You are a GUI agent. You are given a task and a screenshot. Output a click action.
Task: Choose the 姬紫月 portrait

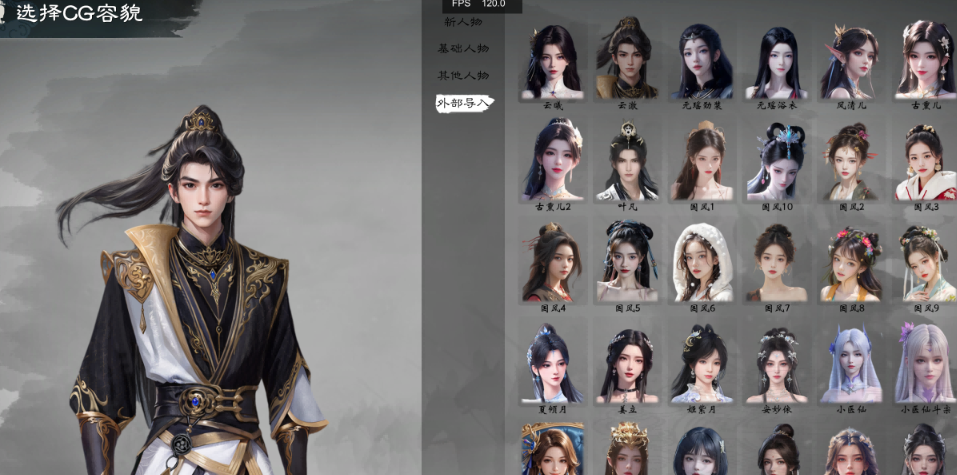click(702, 364)
